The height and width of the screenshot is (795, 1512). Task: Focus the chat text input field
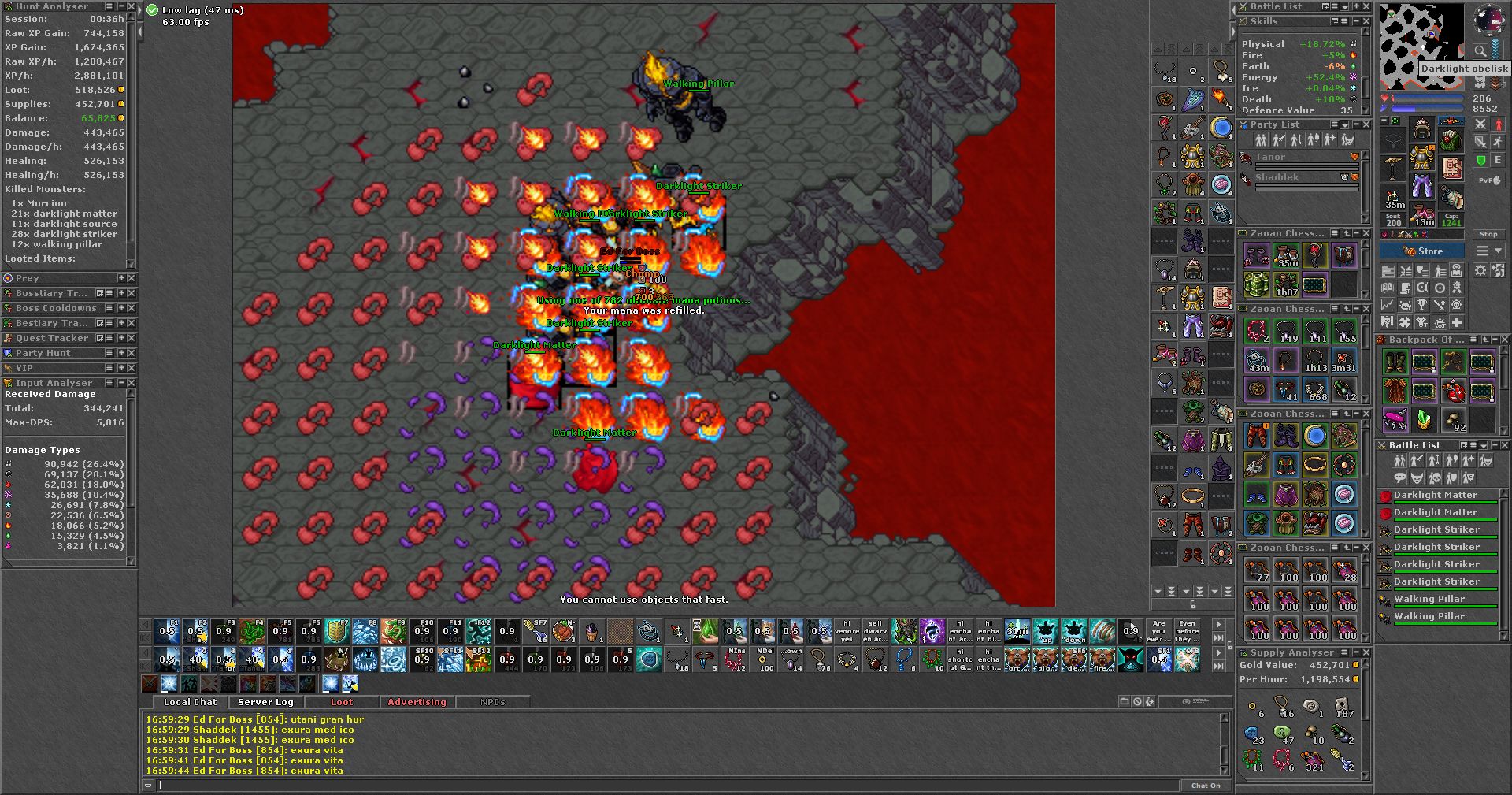click(669, 786)
